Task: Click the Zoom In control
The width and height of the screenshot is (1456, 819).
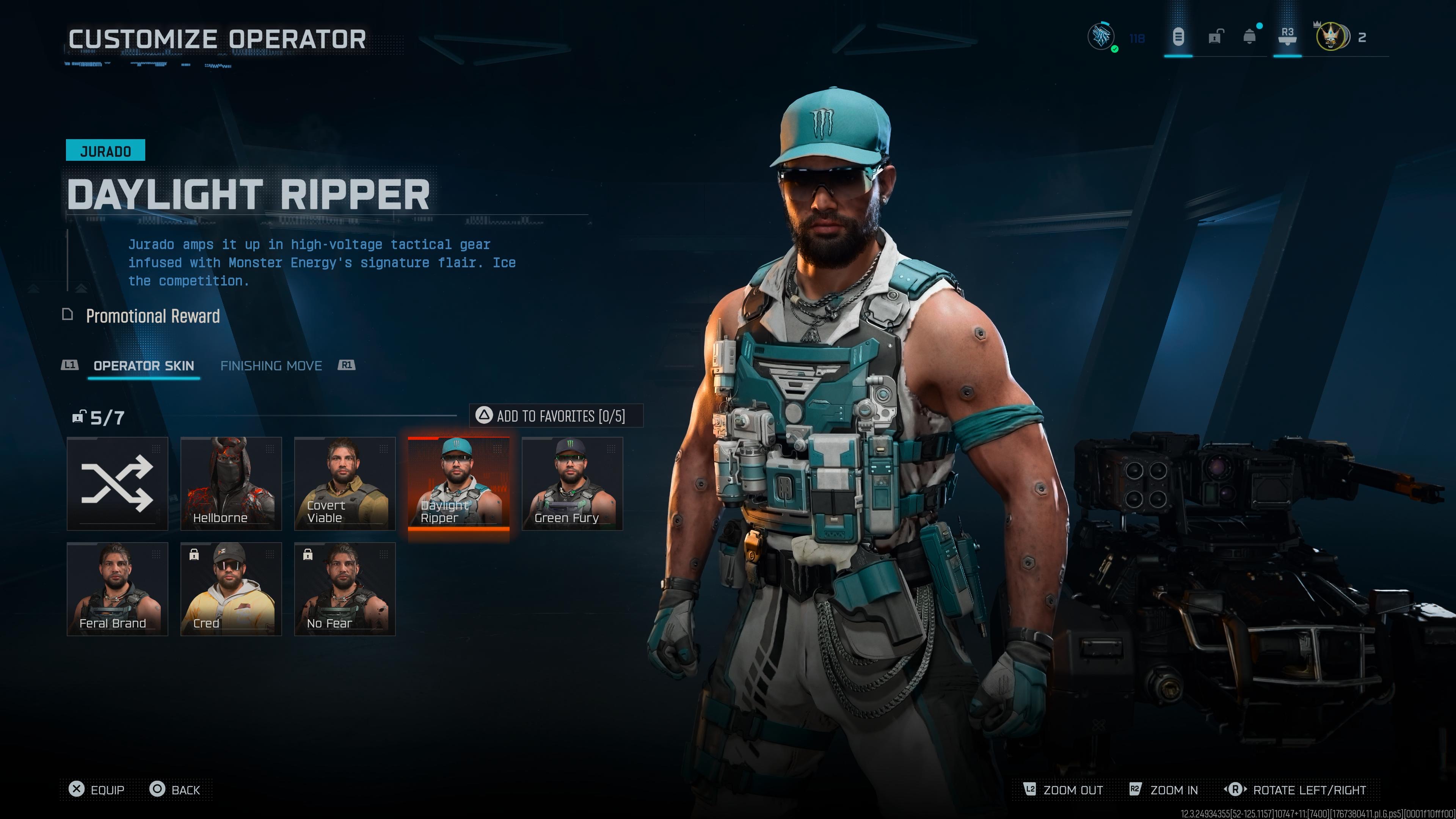Action: 1164,789
